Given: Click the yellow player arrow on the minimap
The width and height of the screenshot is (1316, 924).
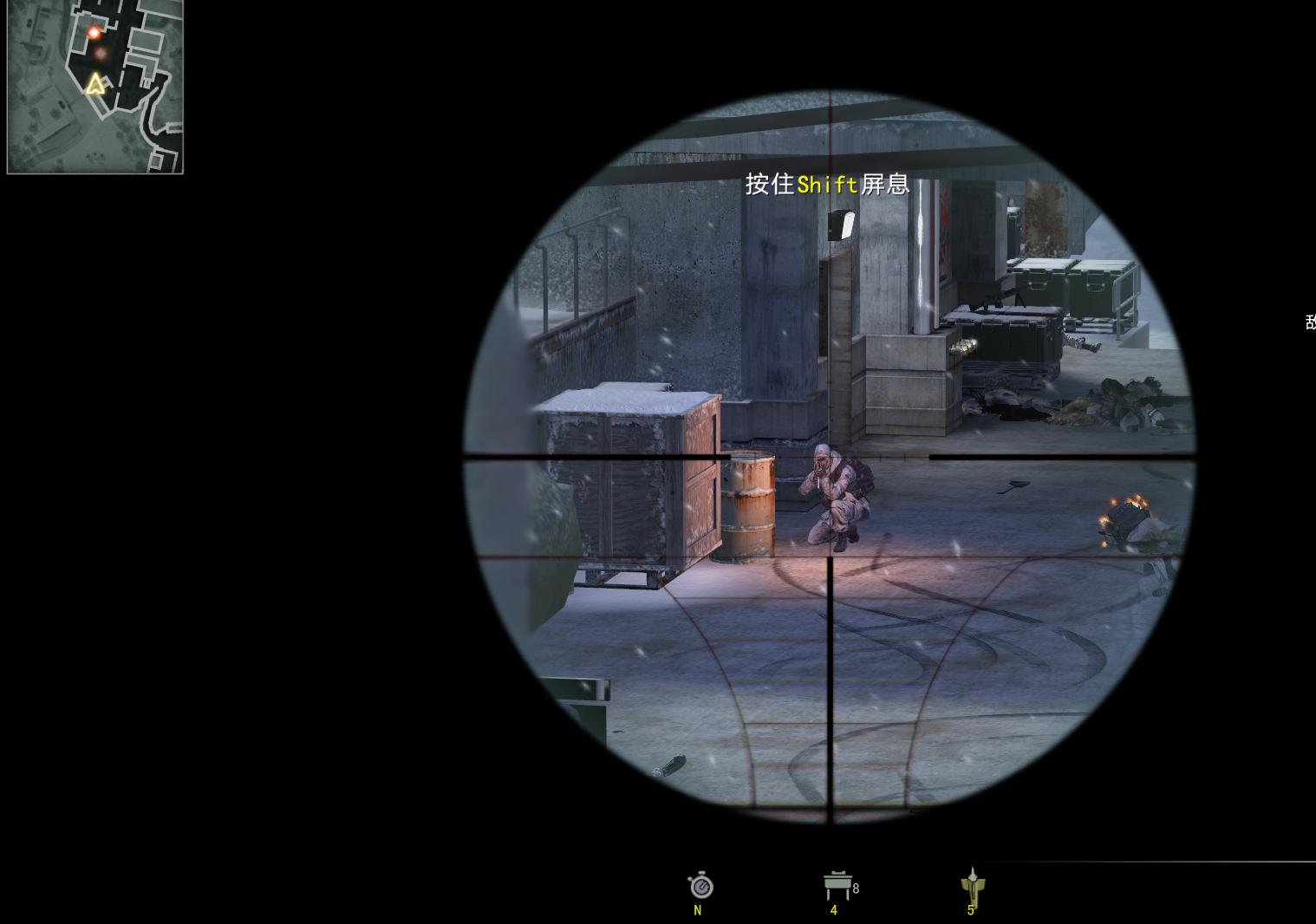Looking at the screenshot, I should [95, 84].
